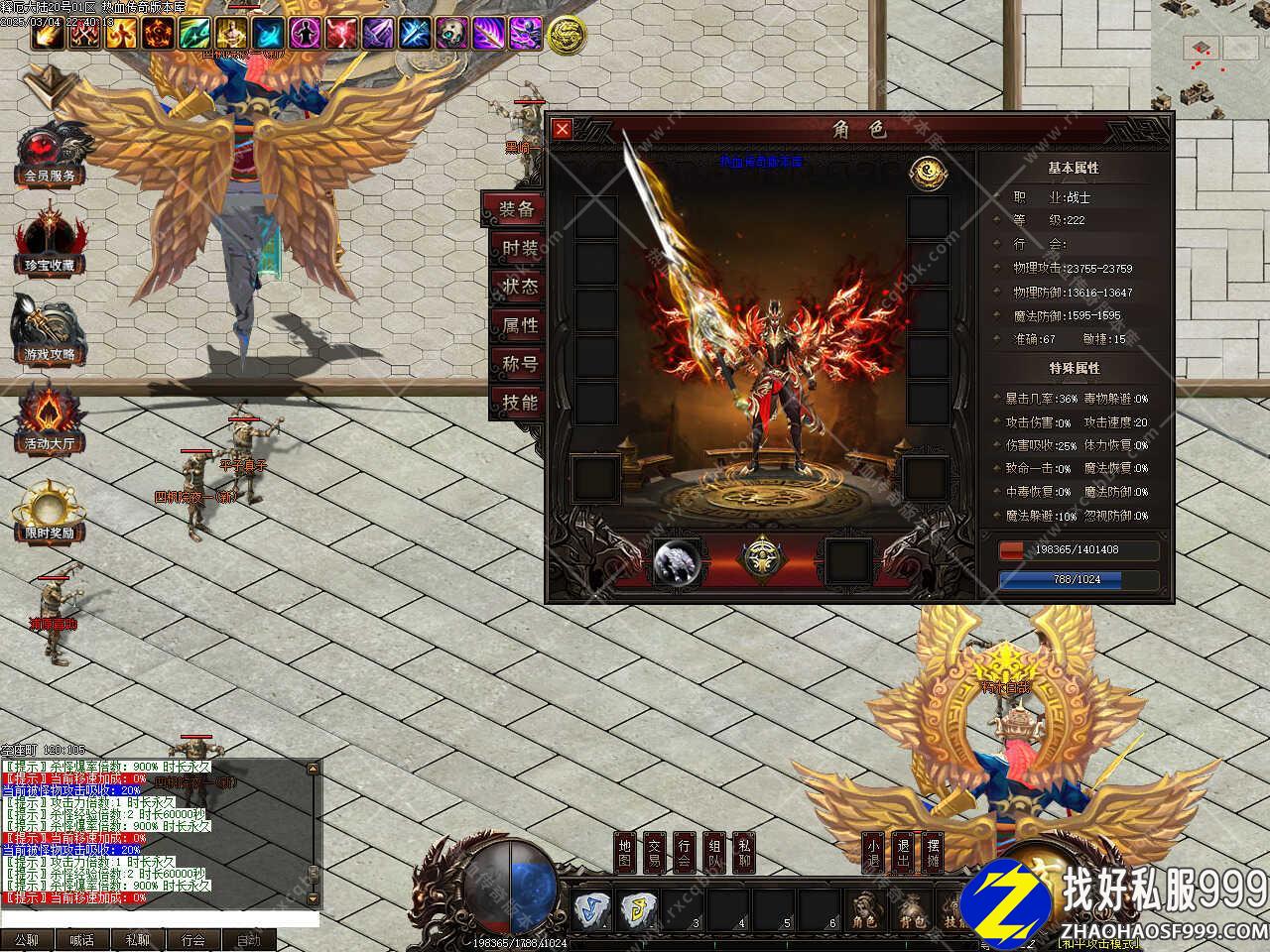
Task: Switch chat to the 喊话 shout channel
Action: [x=81, y=940]
